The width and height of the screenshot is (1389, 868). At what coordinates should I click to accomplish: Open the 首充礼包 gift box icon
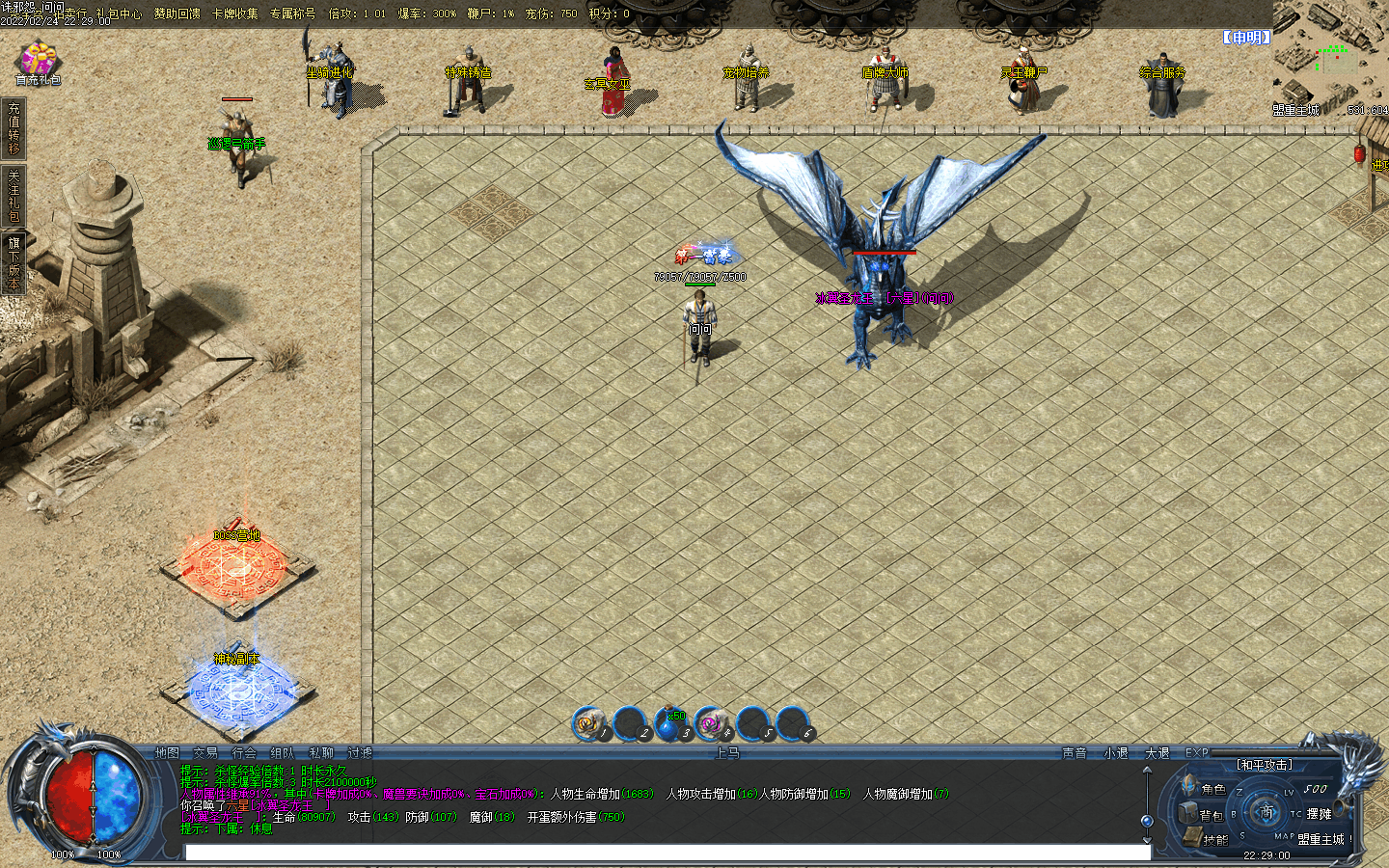pyautogui.click(x=38, y=61)
